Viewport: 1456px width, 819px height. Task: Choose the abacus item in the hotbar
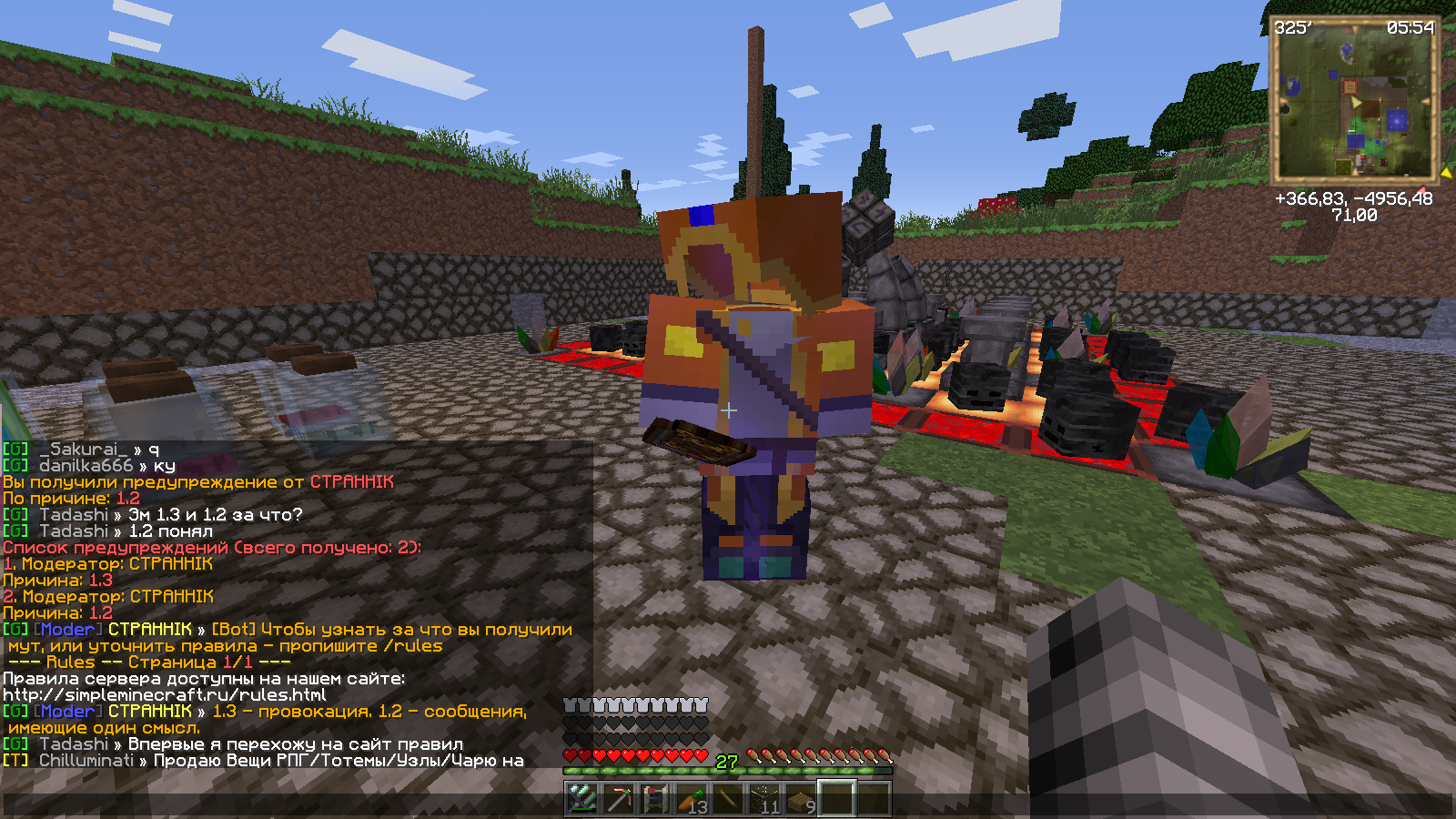655,799
